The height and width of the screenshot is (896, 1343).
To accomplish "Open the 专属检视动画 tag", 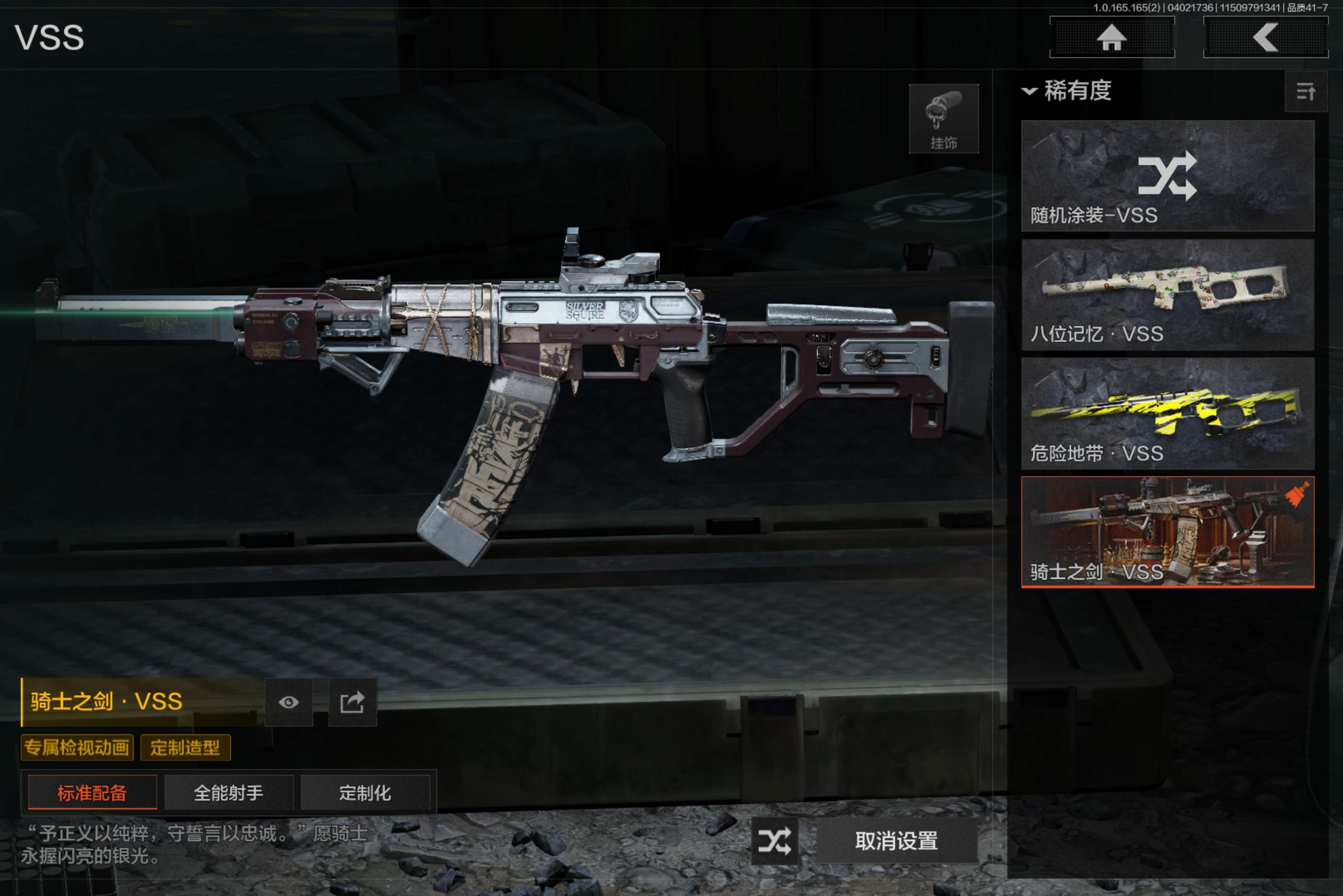I will click(77, 748).
